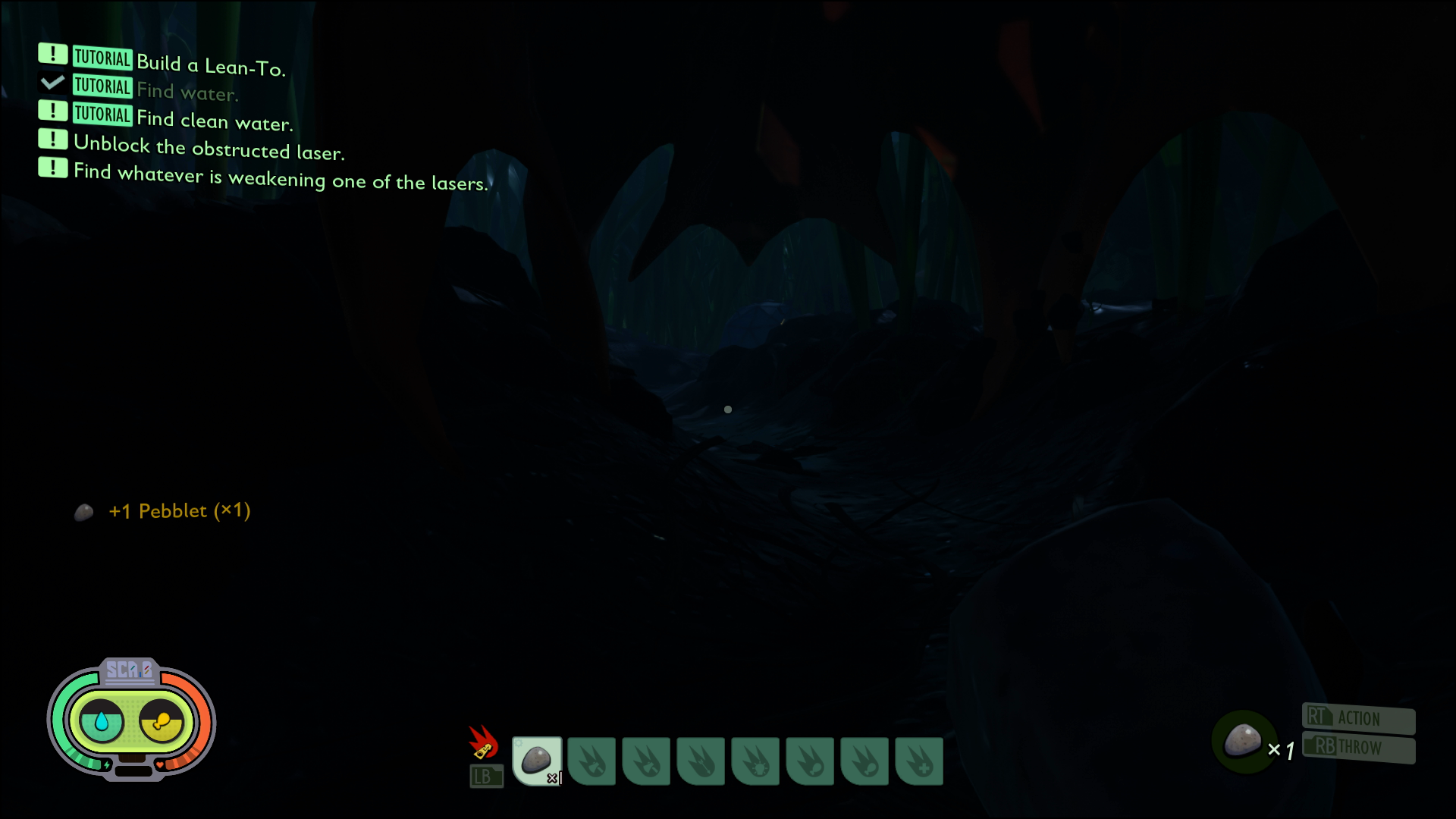The width and height of the screenshot is (1456, 819).
Task: Click the Pebblet pickup notification icon
Action: click(x=83, y=513)
